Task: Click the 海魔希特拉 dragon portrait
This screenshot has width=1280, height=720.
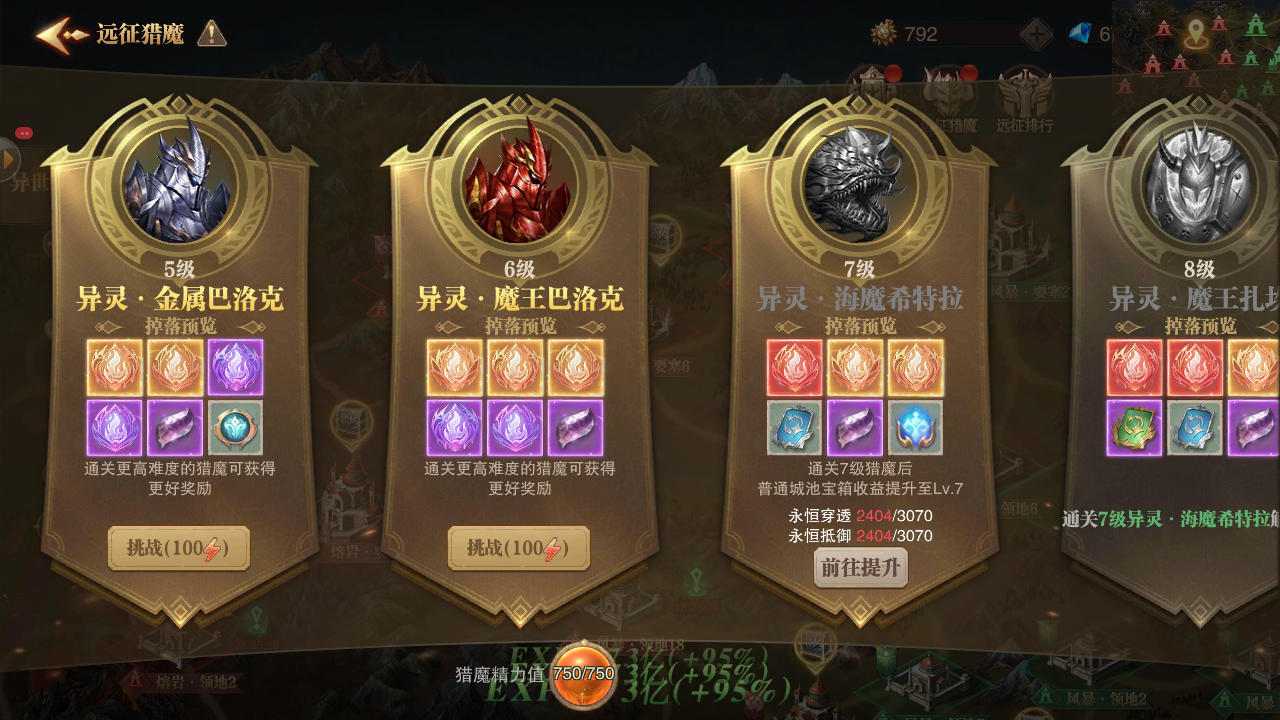Action: tap(860, 188)
